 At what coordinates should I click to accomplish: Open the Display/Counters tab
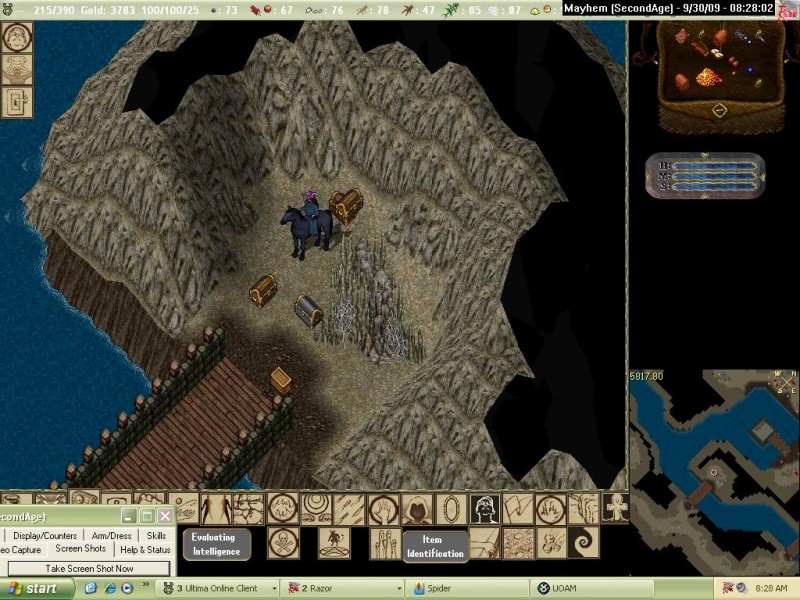(46, 535)
